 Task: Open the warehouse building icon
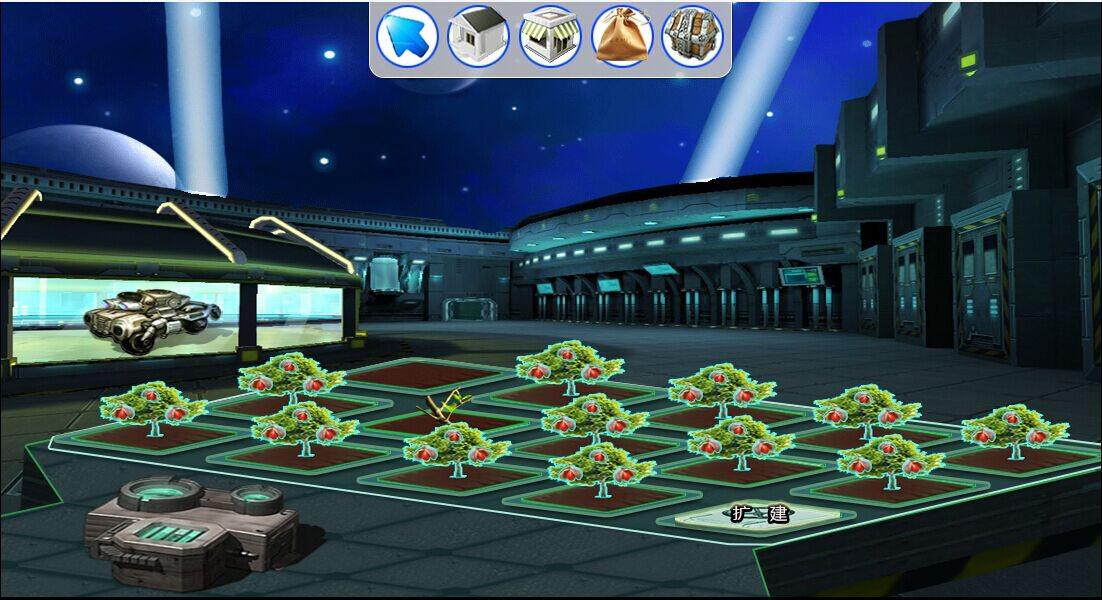point(692,37)
